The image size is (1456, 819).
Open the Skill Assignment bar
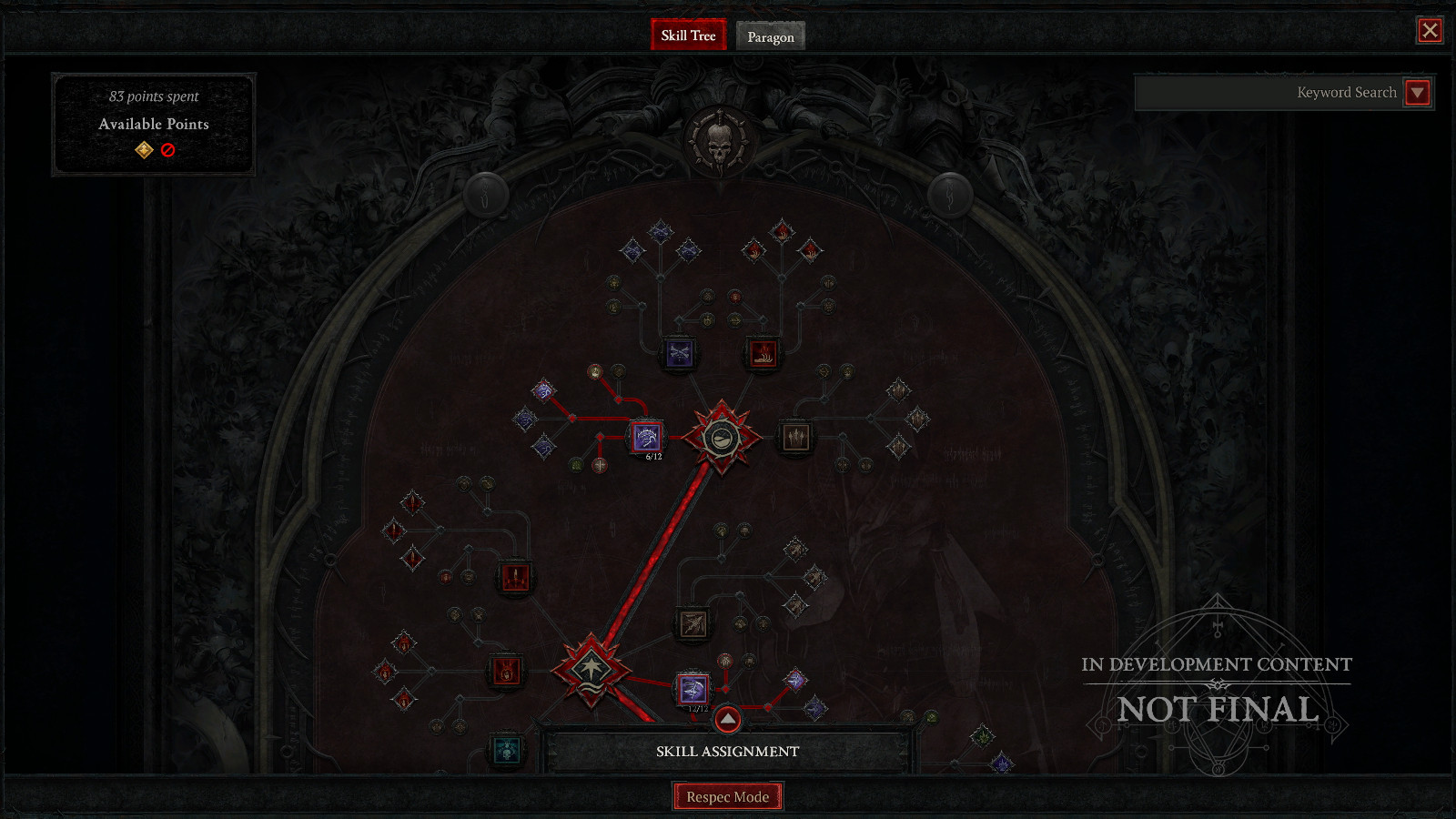click(x=727, y=751)
